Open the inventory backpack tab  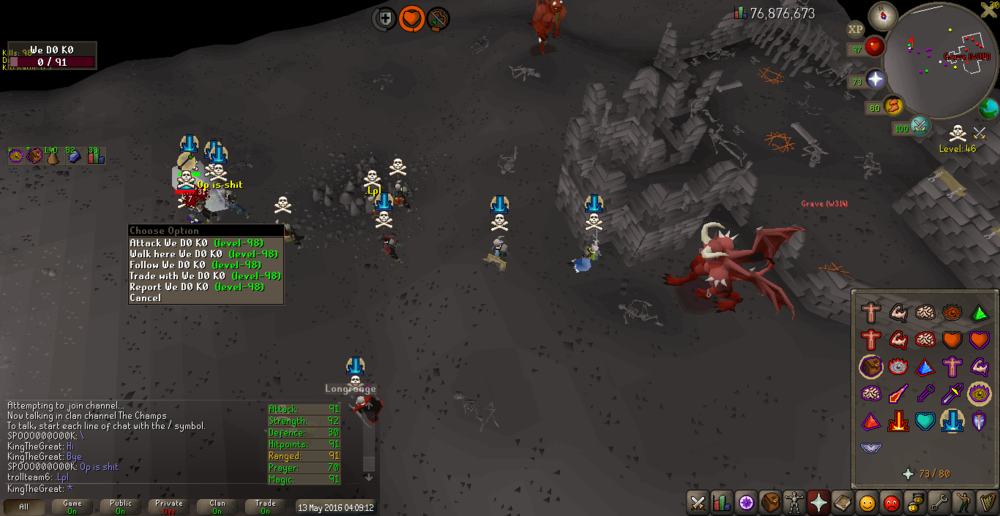coord(769,502)
